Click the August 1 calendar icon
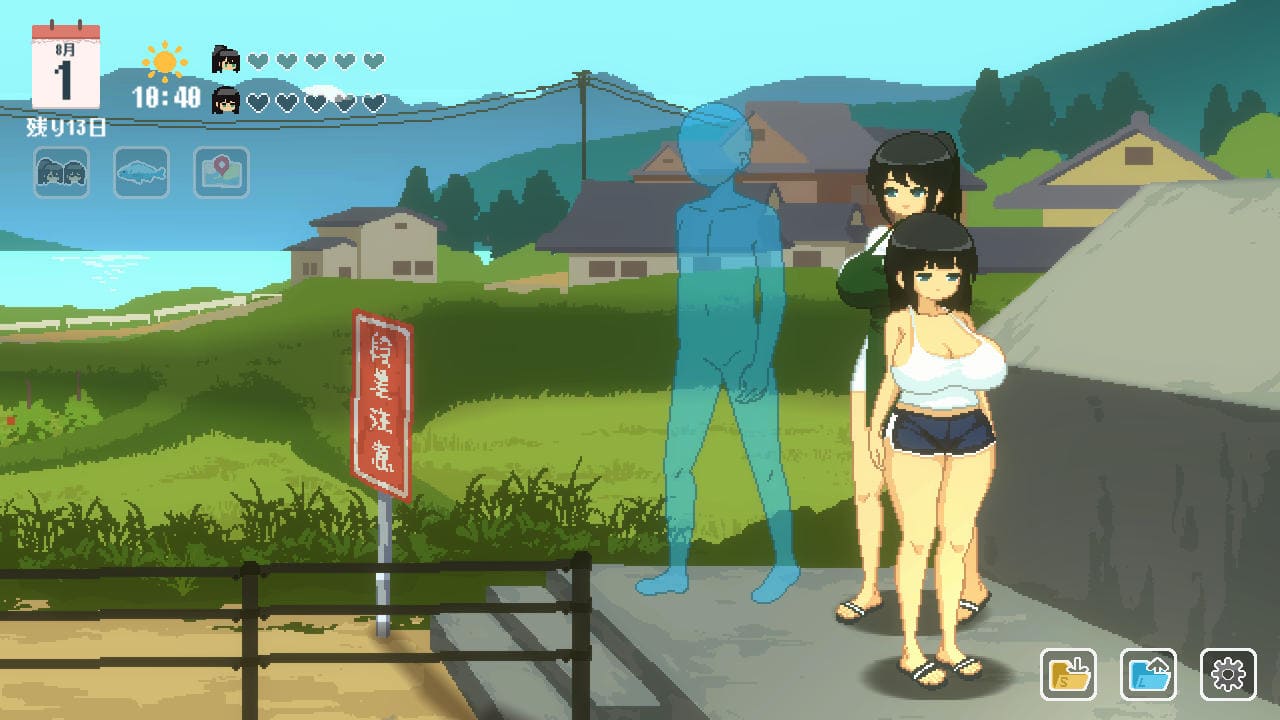Image resolution: width=1280 pixels, height=720 pixels. click(66, 68)
